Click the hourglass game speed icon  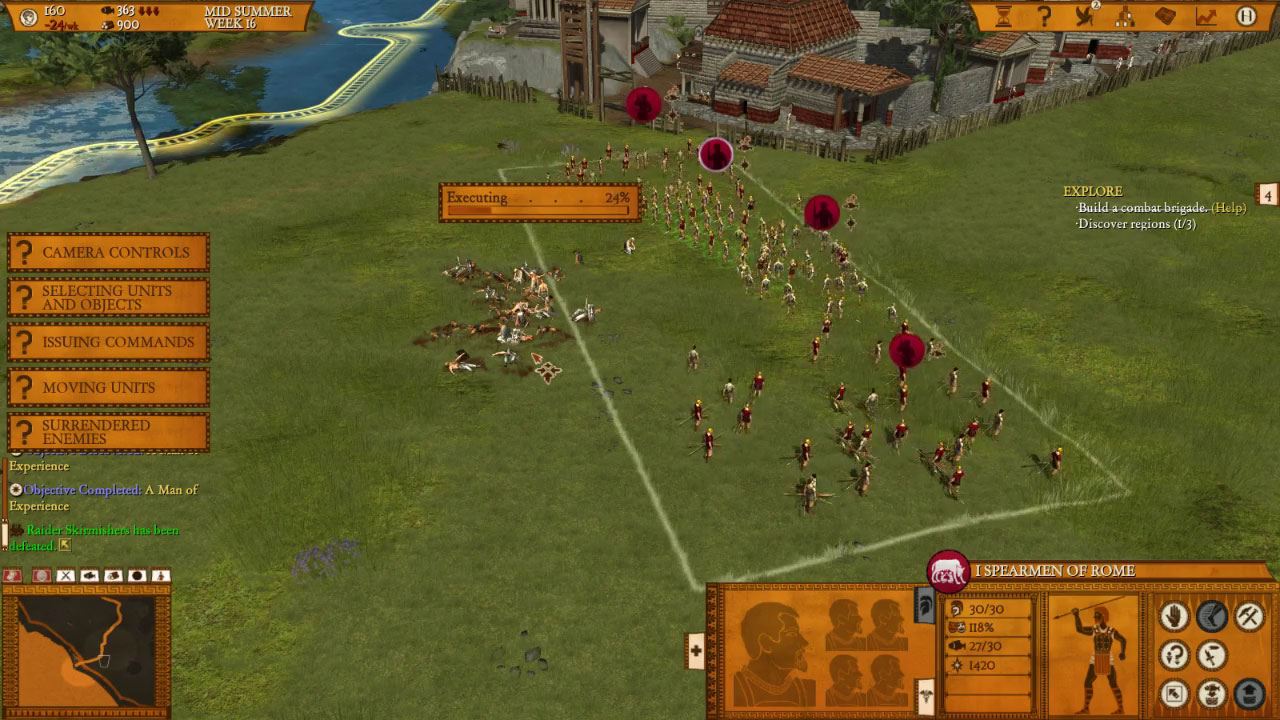(x=1003, y=16)
